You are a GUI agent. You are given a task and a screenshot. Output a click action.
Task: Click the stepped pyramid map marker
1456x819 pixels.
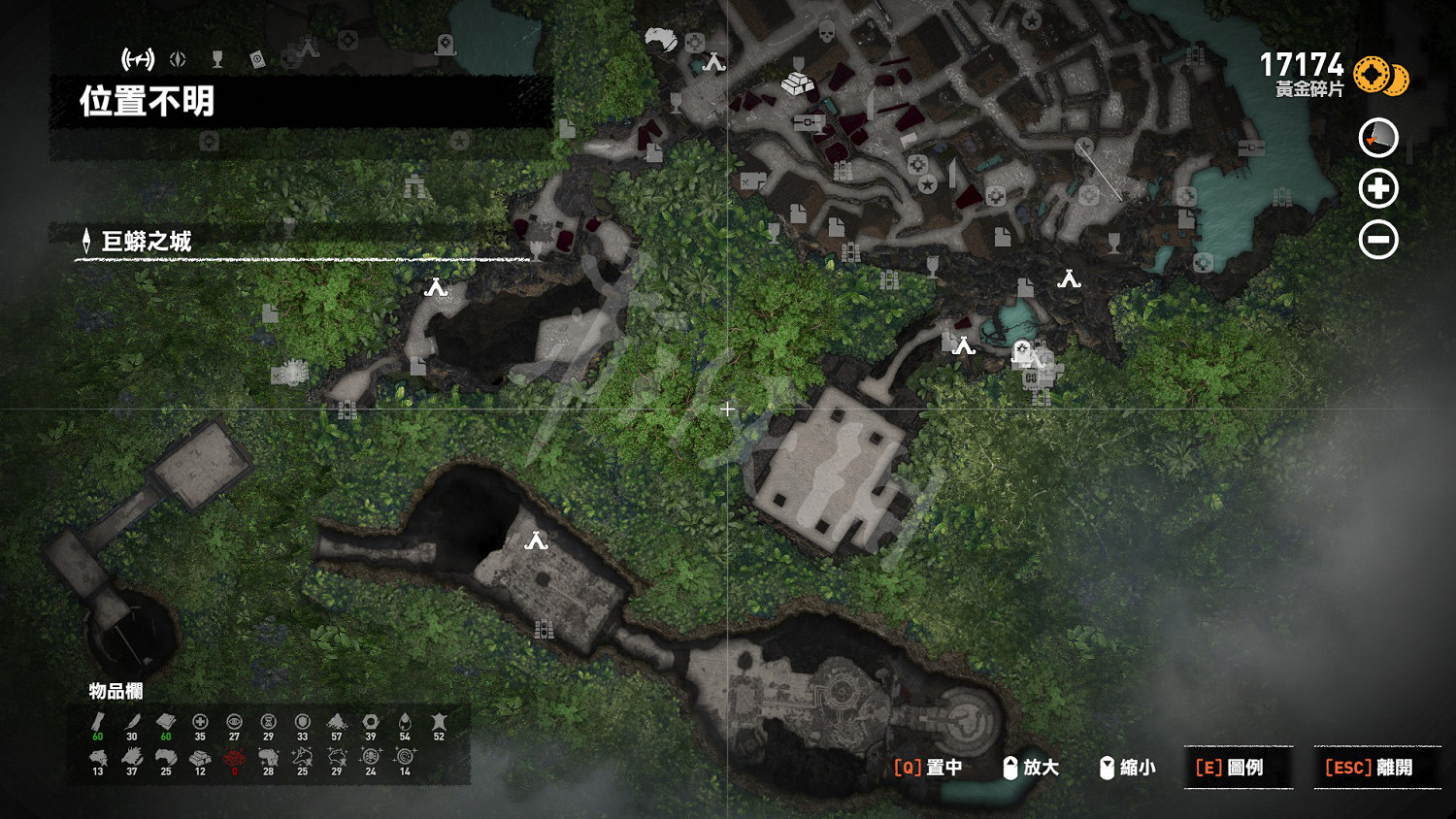pyautogui.click(x=798, y=83)
